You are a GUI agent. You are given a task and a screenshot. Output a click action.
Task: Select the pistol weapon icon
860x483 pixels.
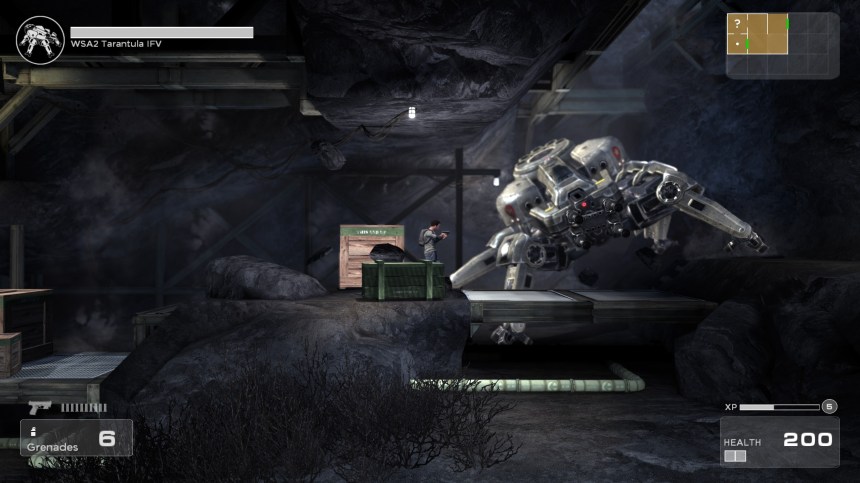pos(40,407)
